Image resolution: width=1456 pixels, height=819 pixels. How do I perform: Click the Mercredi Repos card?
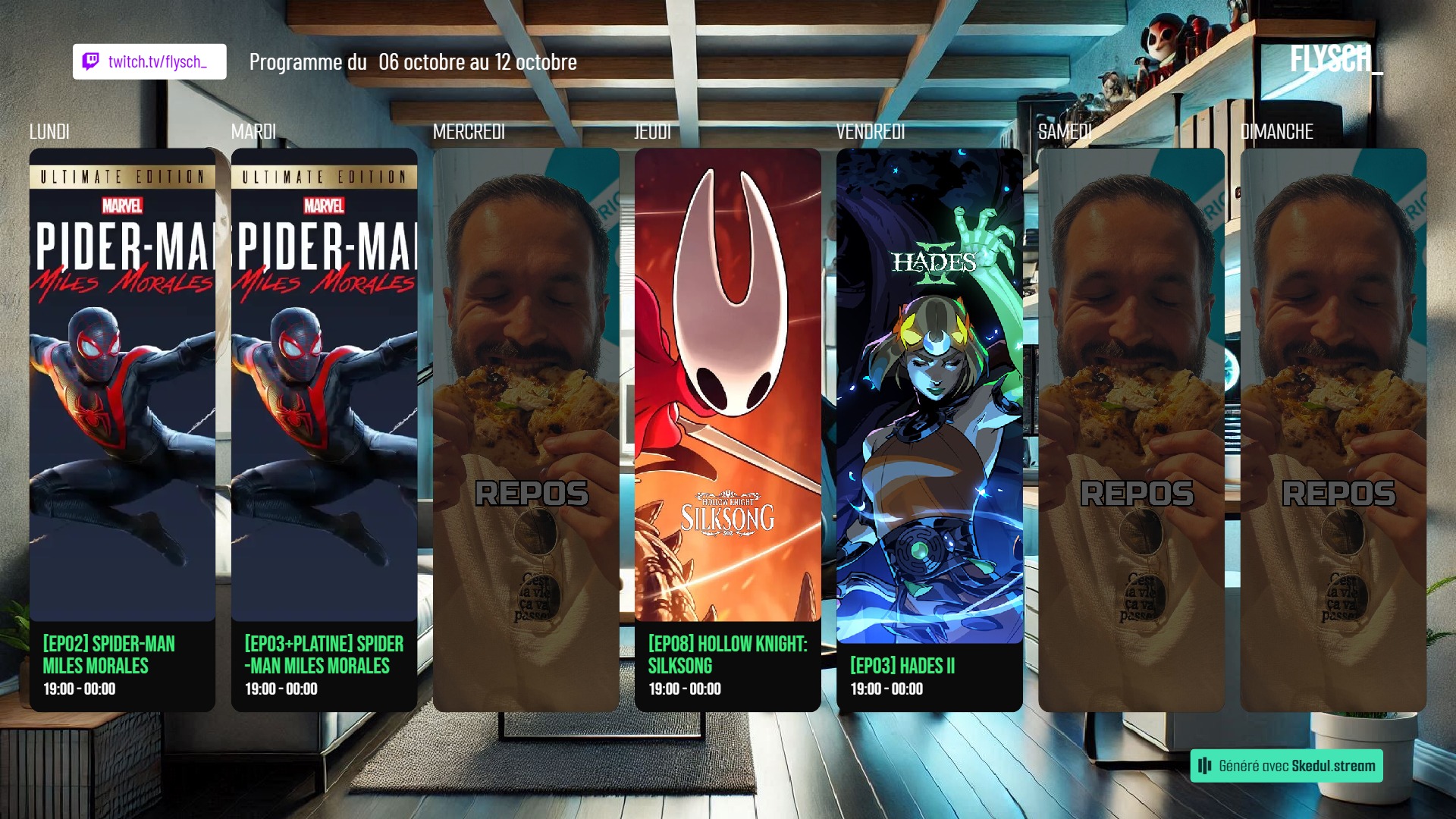[526, 429]
